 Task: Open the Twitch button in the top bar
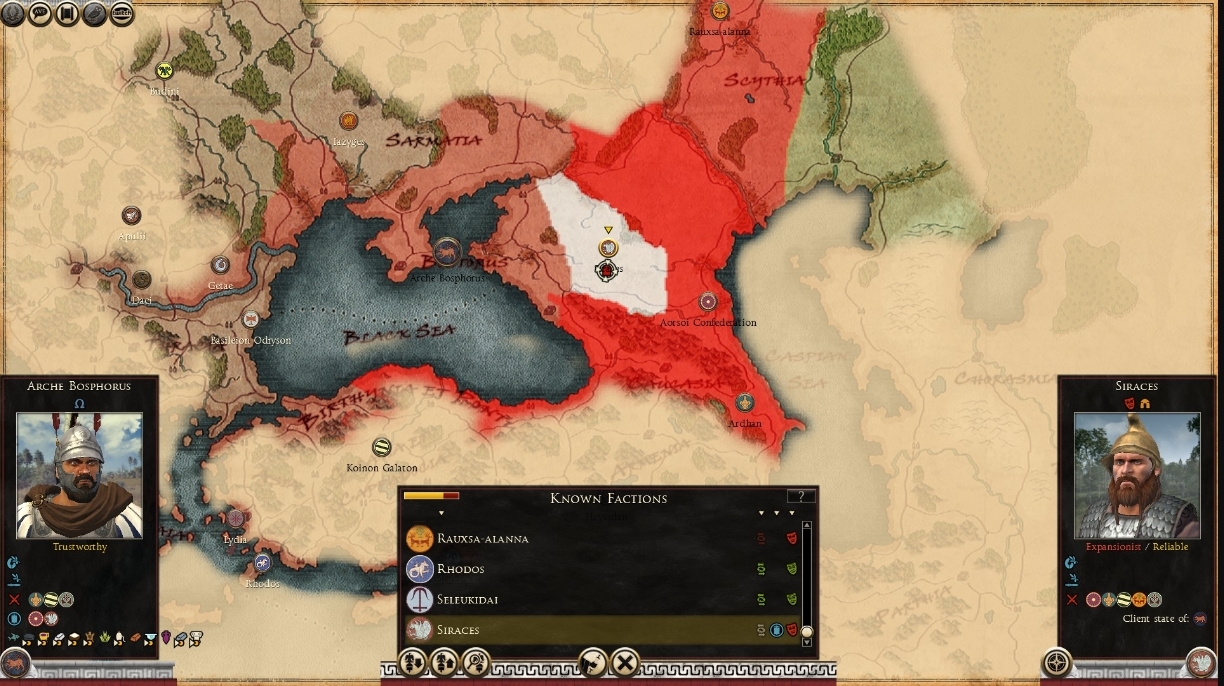tap(122, 13)
